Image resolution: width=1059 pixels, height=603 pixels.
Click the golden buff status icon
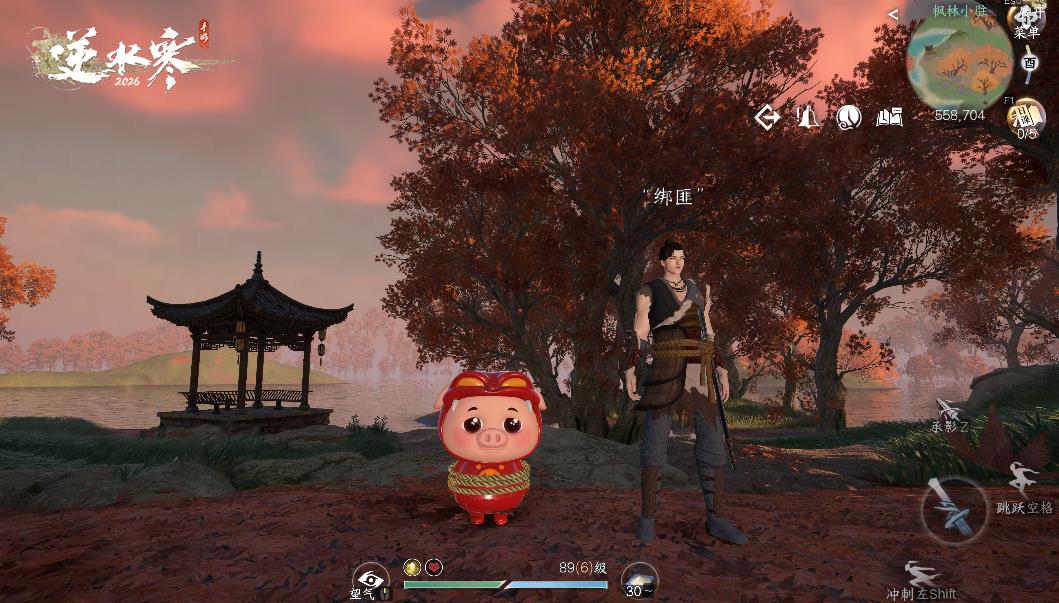[412, 567]
